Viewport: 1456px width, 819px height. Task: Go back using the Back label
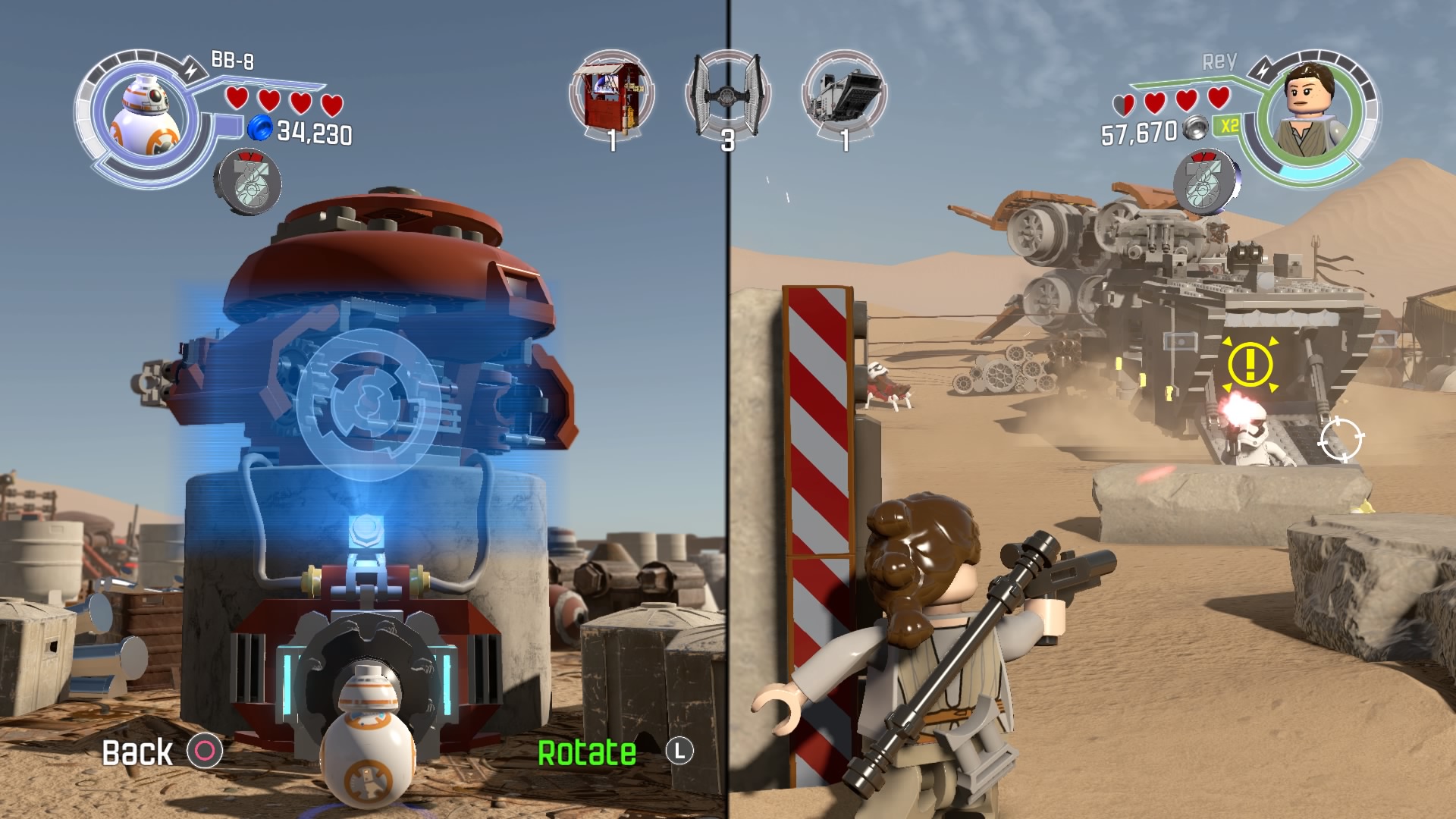point(138,752)
